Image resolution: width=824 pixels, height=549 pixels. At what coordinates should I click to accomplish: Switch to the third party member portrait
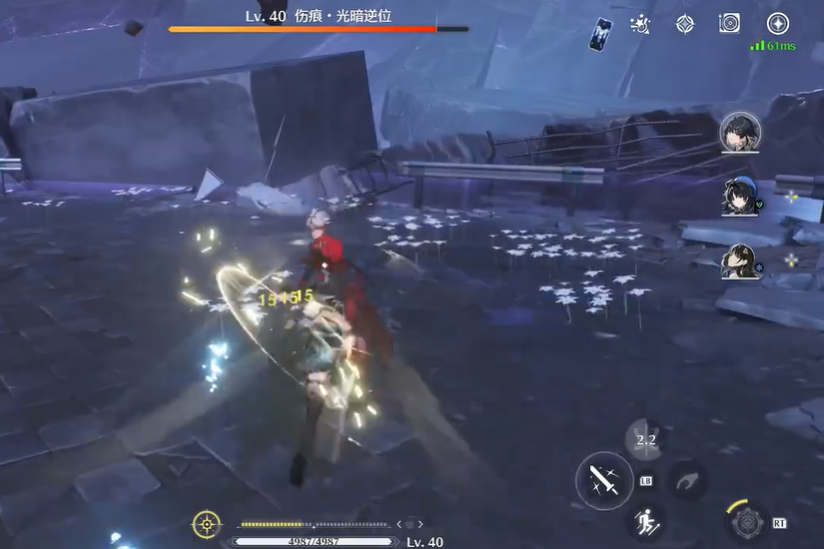(x=739, y=262)
